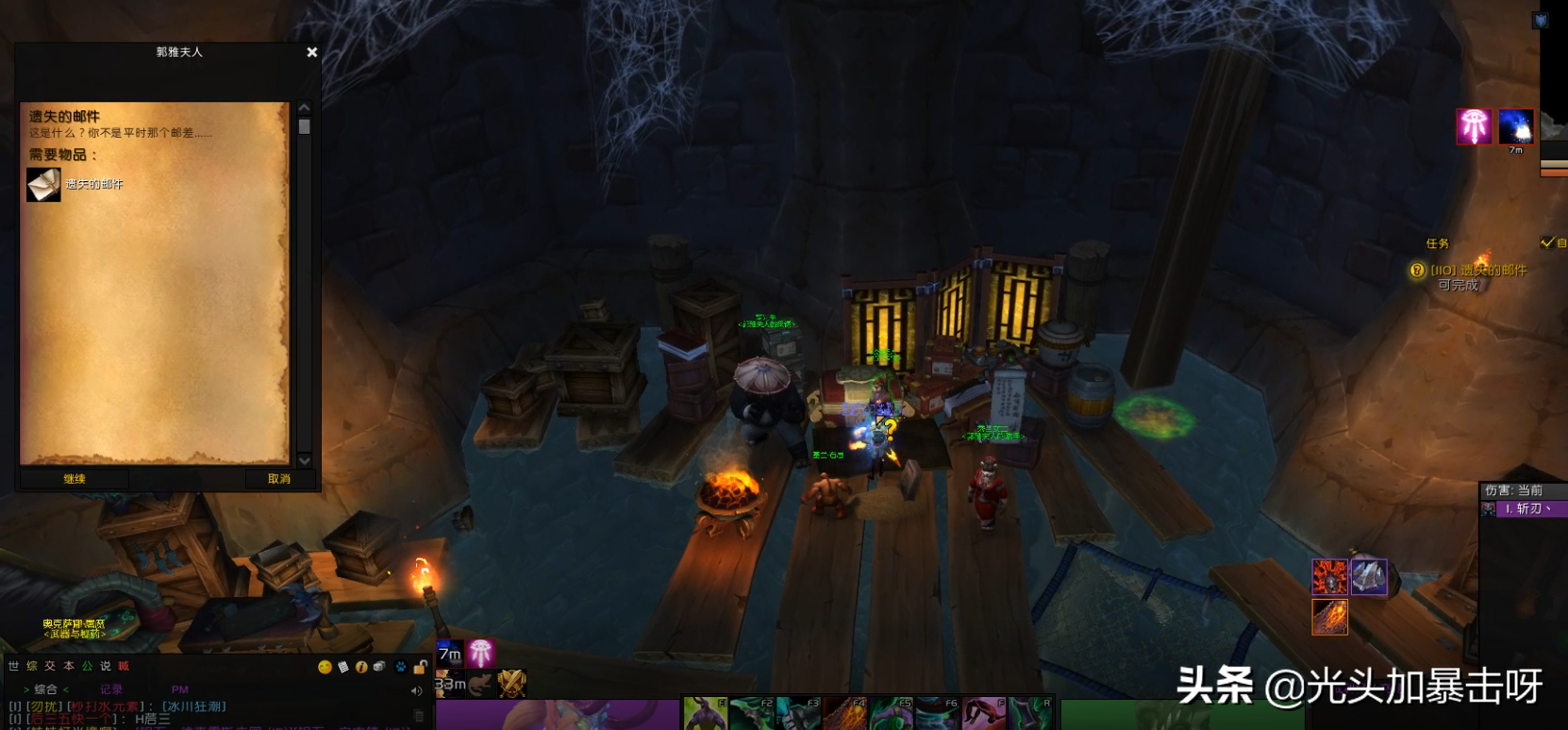Select the 遗失的邮件 required item icon

pyautogui.click(x=43, y=185)
